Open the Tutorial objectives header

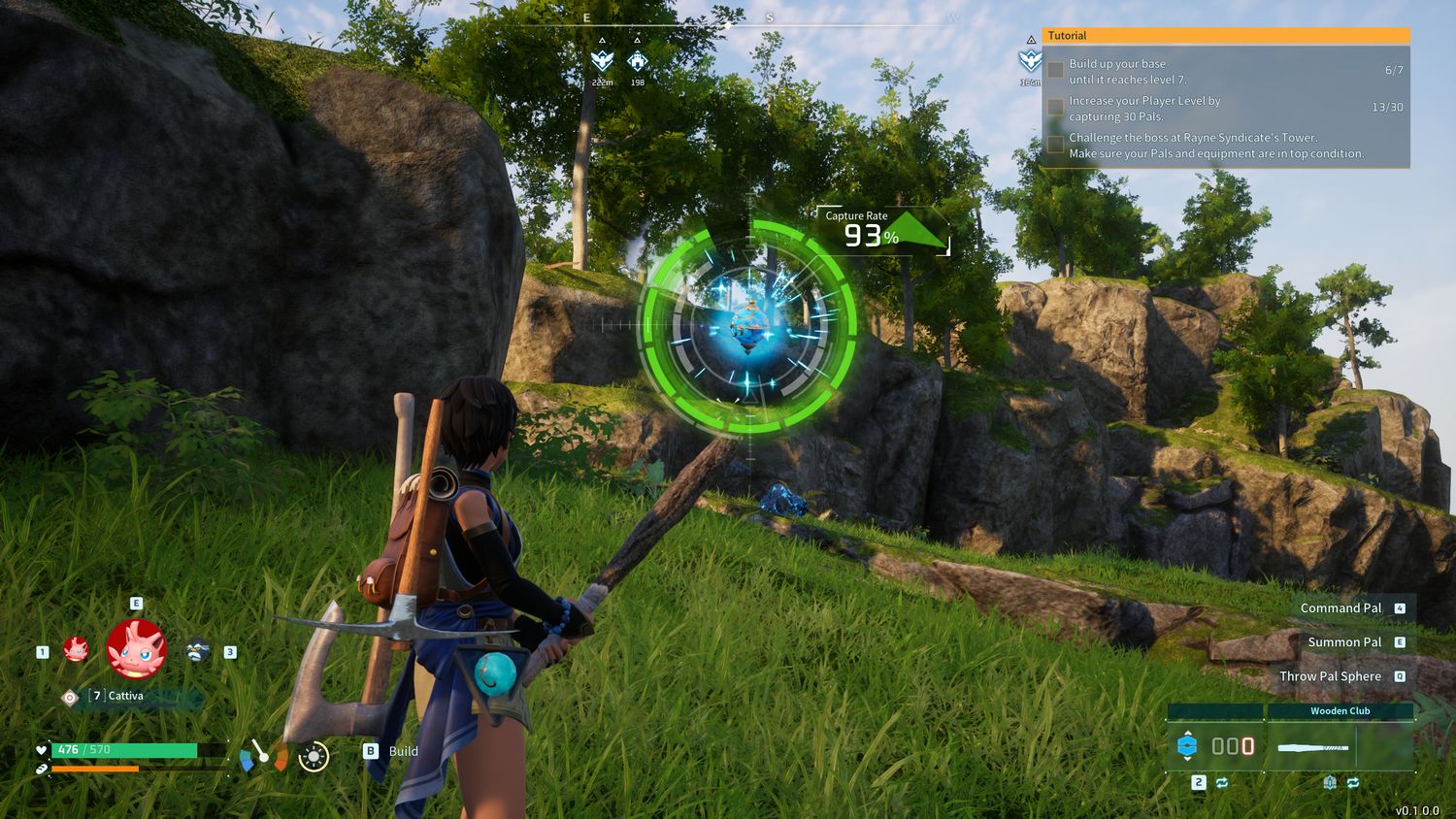1226,36
